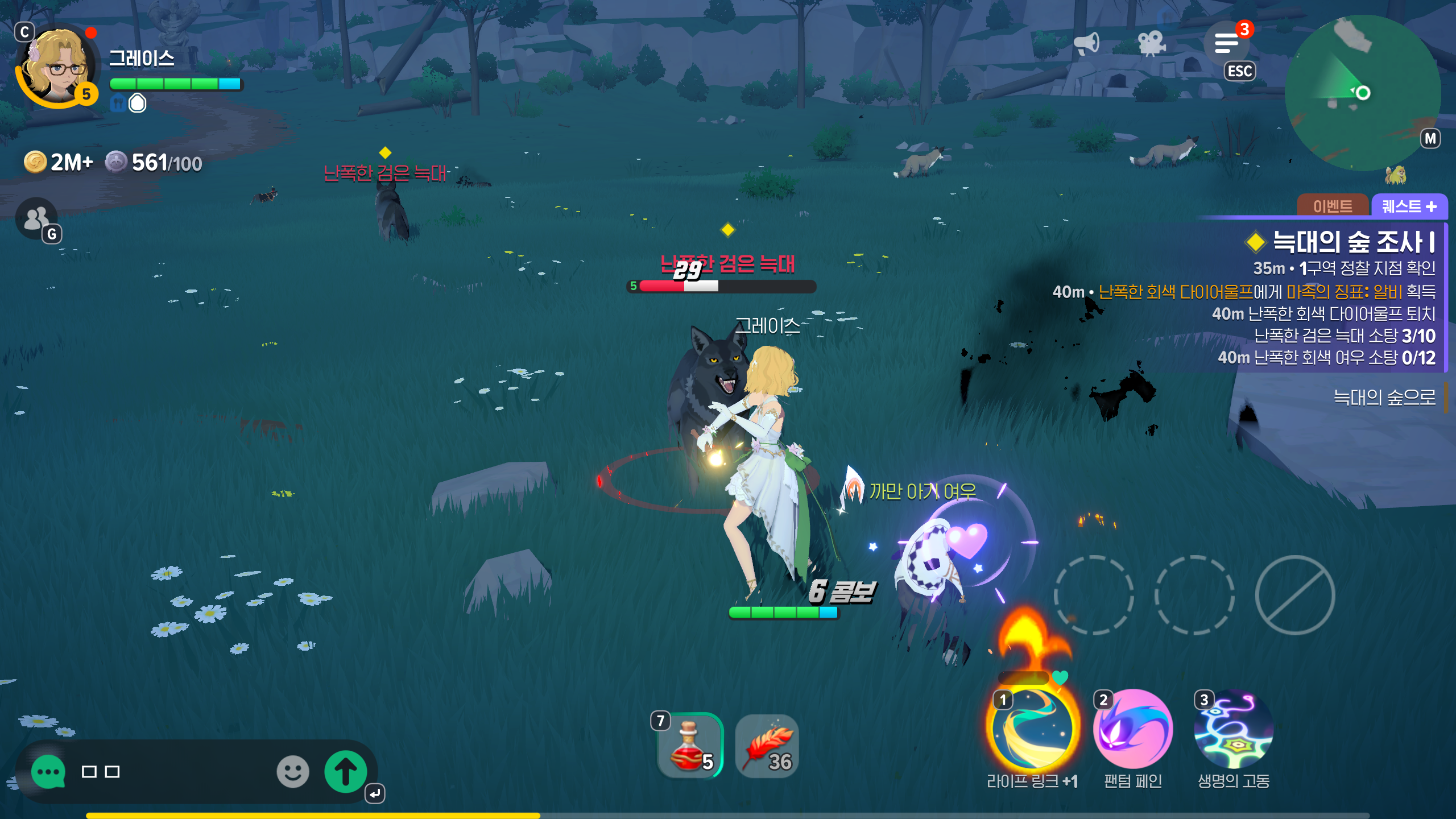Open the circular minimap
1456x819 pixels.
pyautogui.click(x=1363, y=93)
